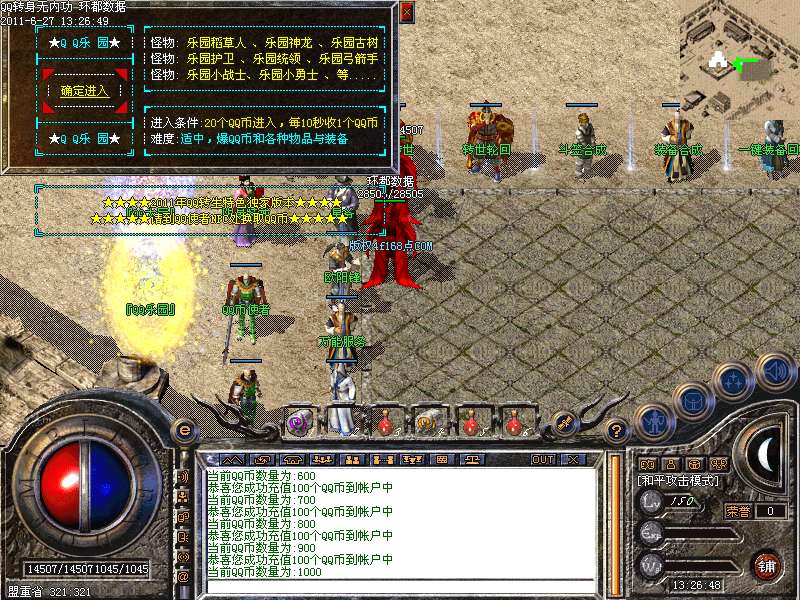Use the purple scroll in the belt

coord(299,422)
